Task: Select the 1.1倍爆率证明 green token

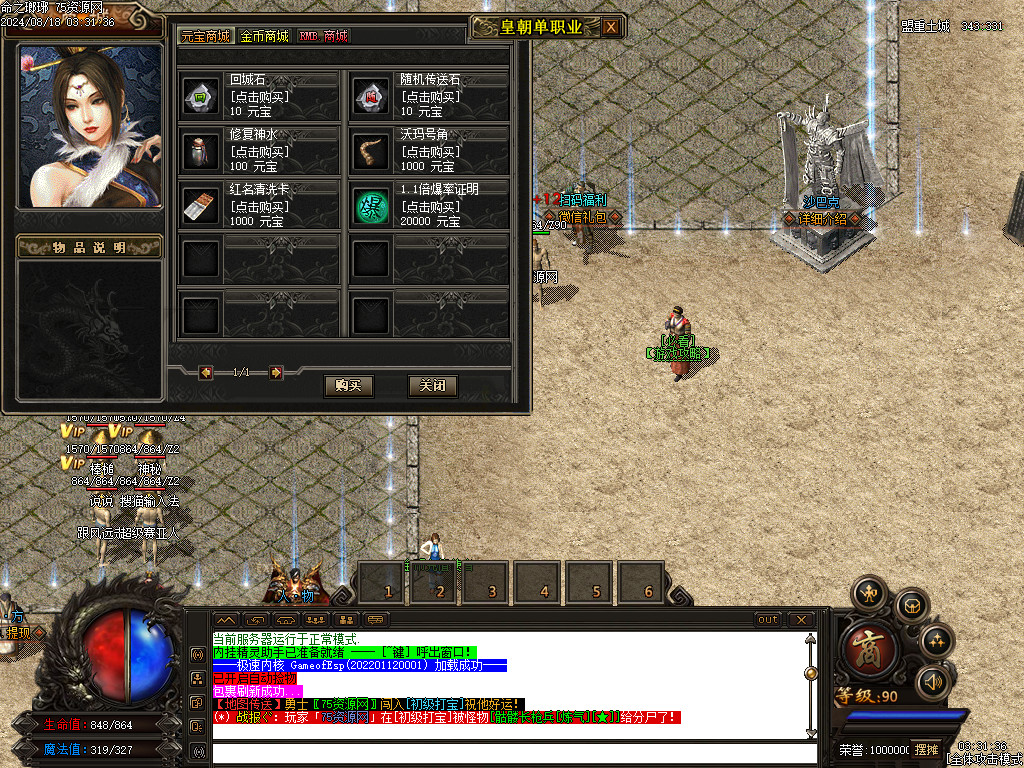Action: click(x=371, y=205)
